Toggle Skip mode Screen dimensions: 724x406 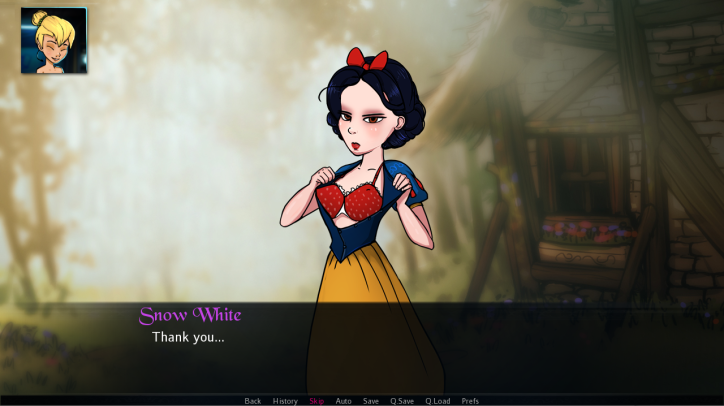click(317, 401)
